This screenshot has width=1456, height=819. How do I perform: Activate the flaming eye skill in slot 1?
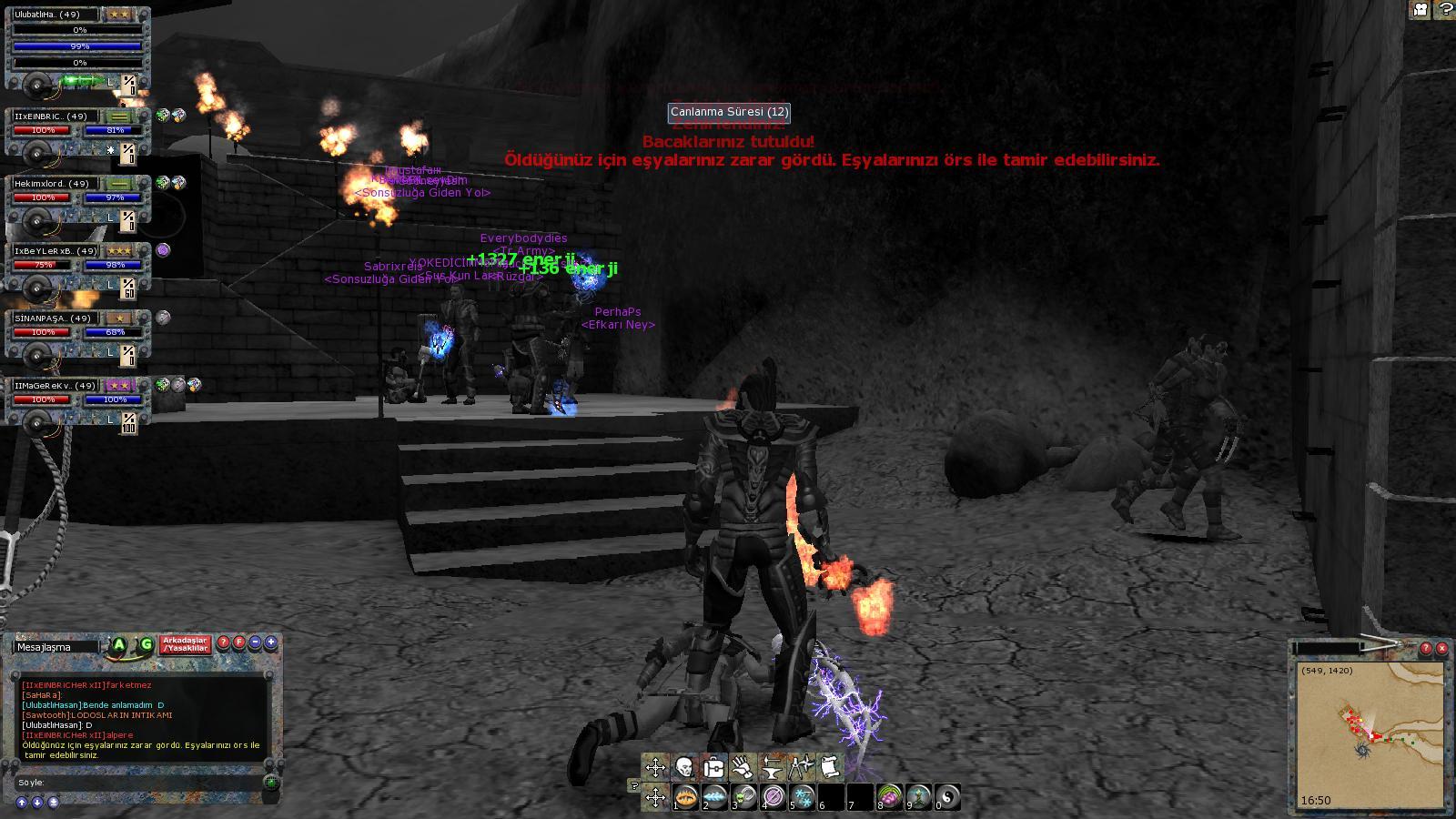(x=686, y=797)
